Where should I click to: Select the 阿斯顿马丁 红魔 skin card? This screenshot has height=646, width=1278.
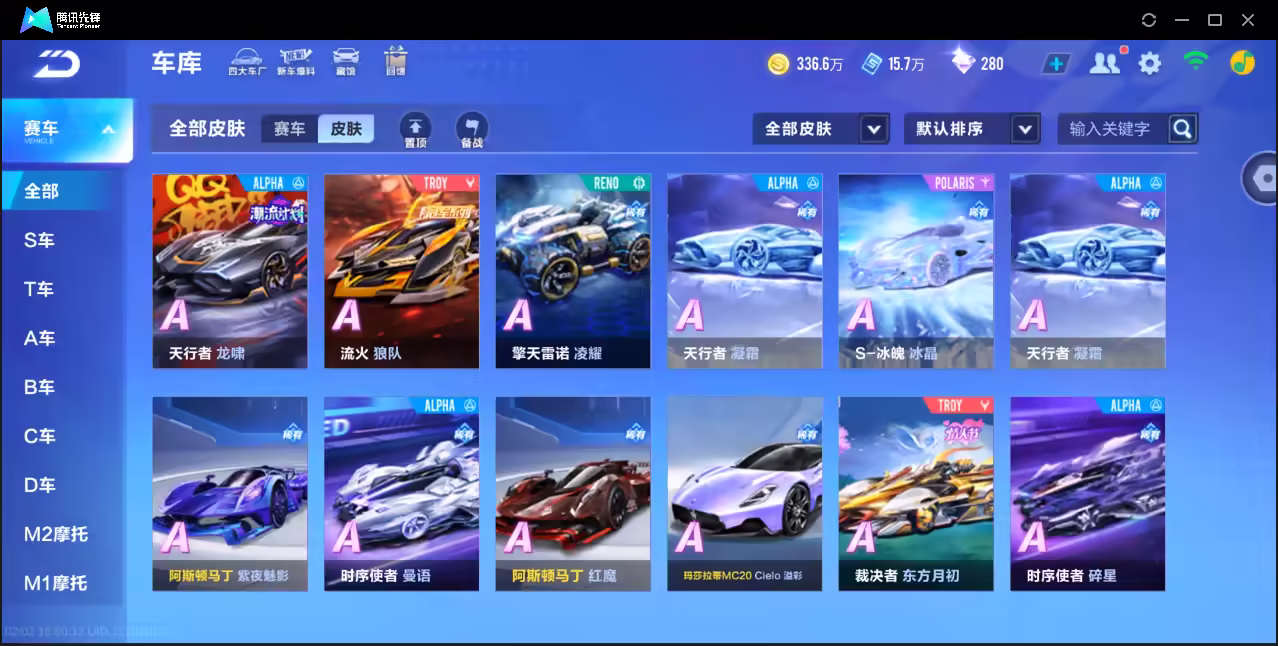point(573,493)
